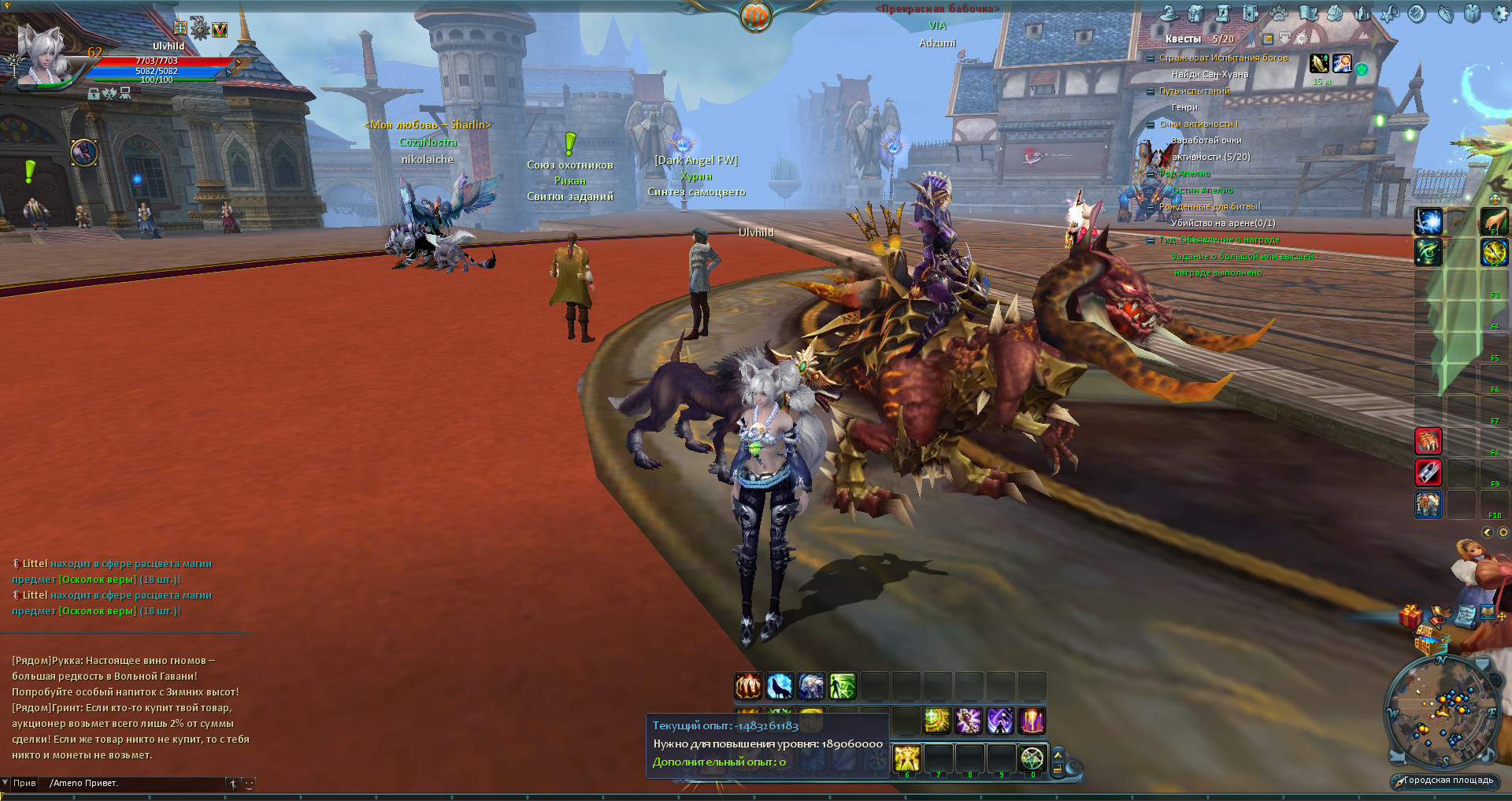Select quest 'Рожденные для битвы!'
The width and height of the screenshot is (1512, 801).
click(1209, 206)
